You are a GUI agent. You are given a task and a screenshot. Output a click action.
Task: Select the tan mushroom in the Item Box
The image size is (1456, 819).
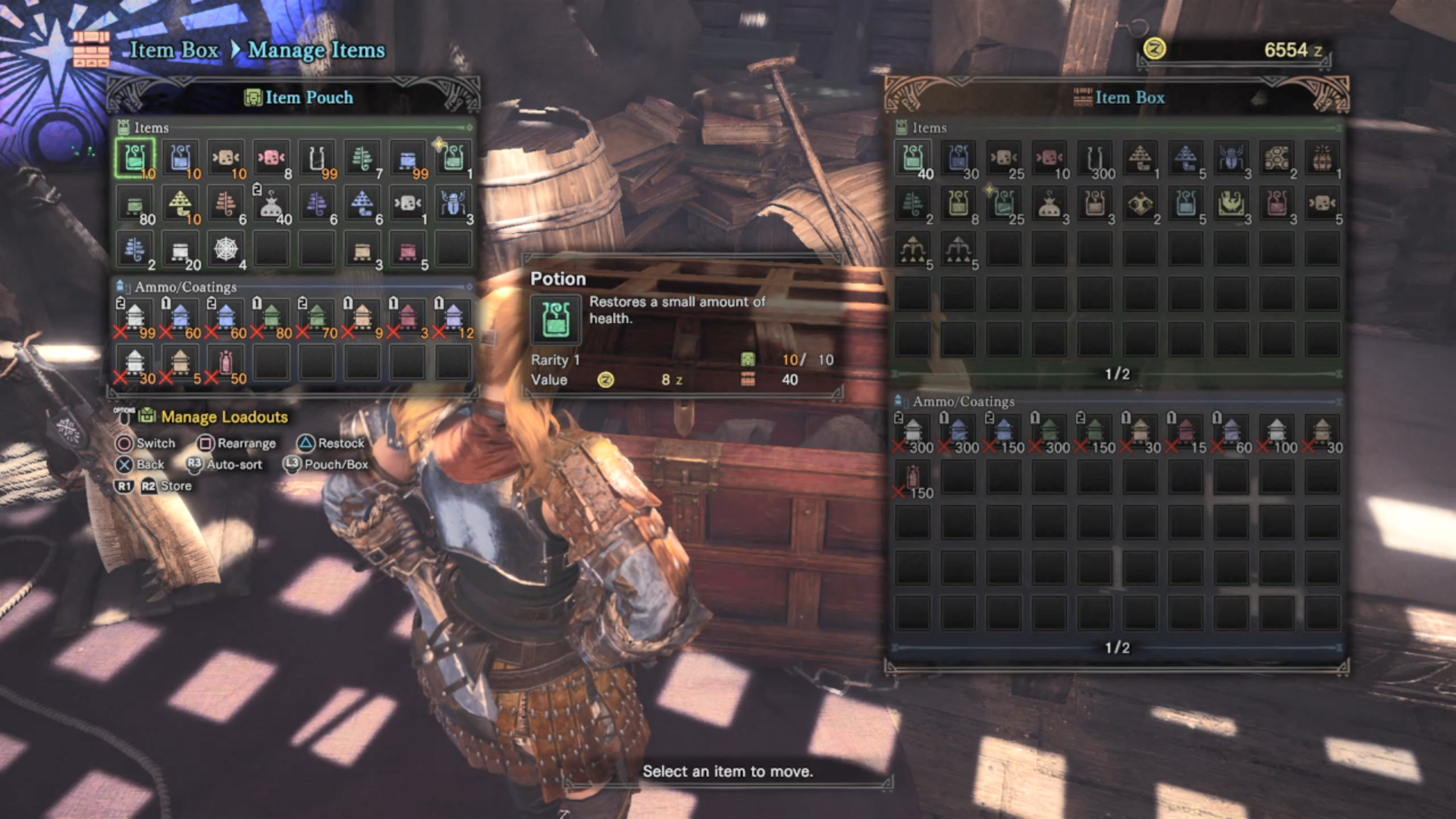coord(1141,158)
